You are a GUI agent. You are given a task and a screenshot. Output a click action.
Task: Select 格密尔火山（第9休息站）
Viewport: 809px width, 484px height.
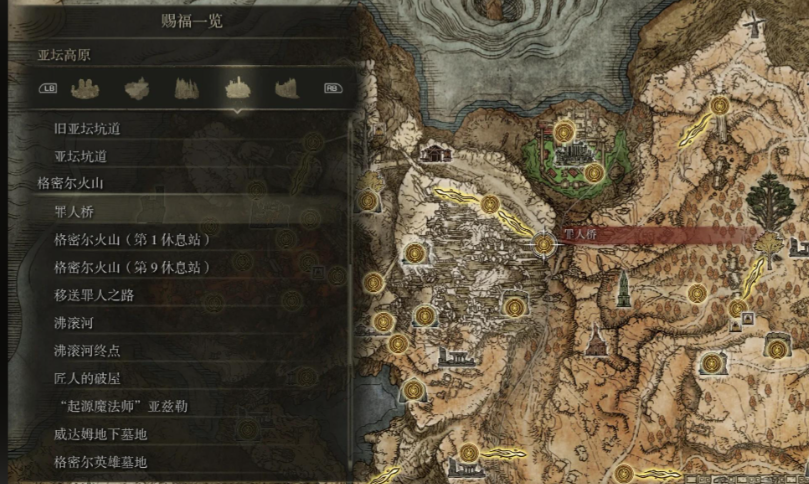(x=132, y=268)
